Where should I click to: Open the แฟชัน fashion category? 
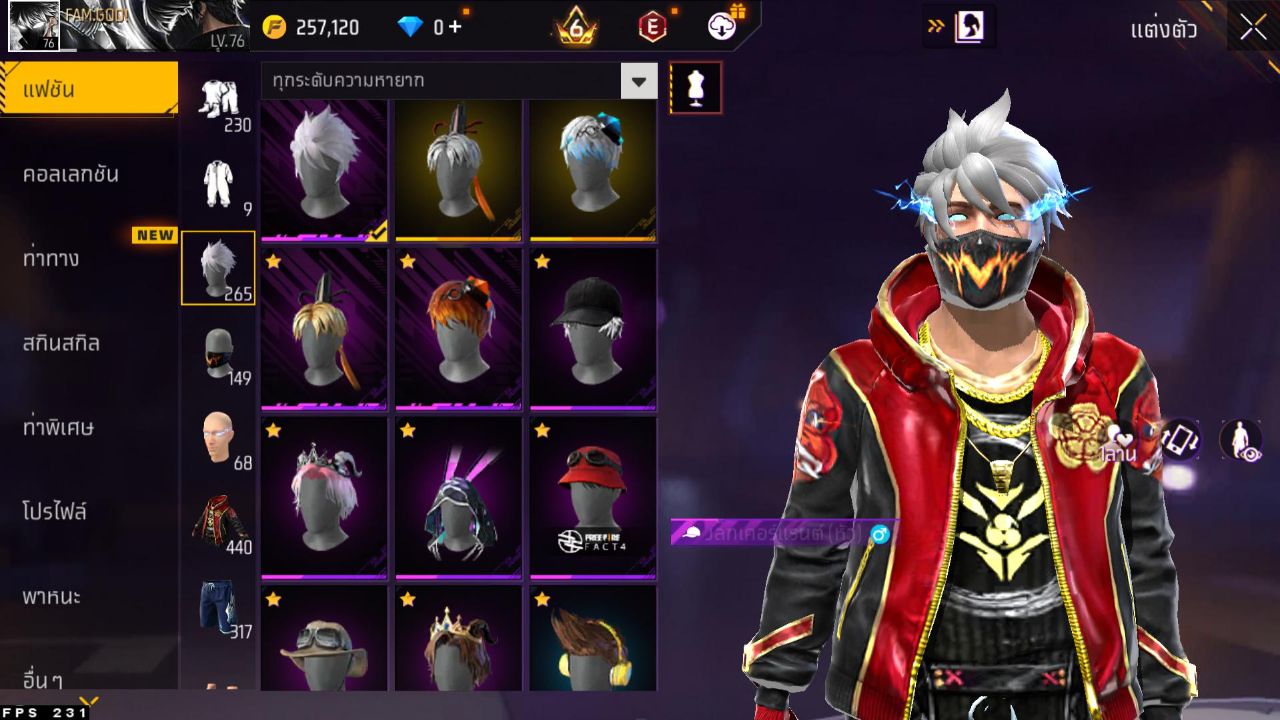pyautogui.click(x=88, y=90)
